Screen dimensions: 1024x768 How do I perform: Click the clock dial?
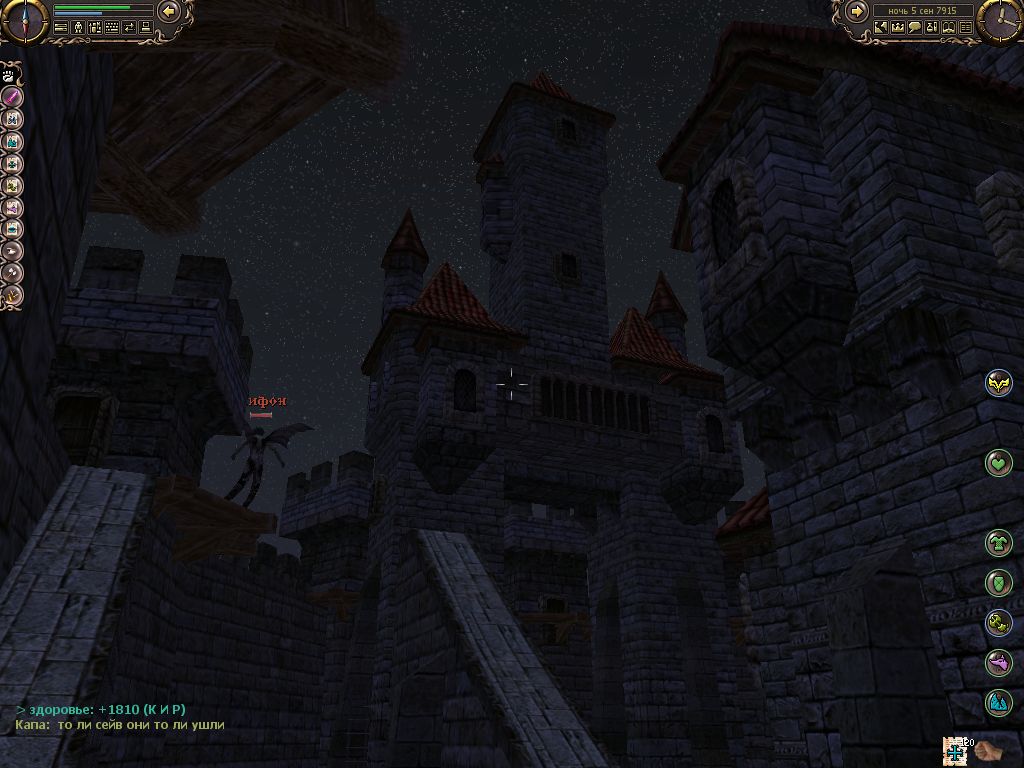[1001, 21]
